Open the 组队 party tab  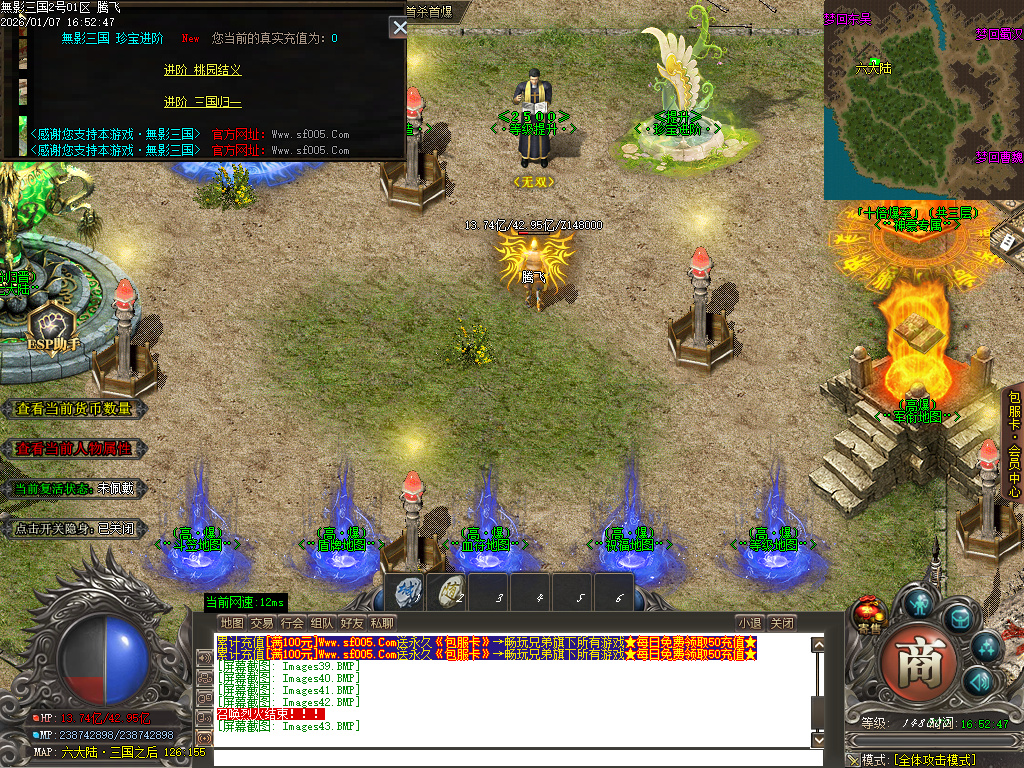pyautogui.click(x=322, y=623)
